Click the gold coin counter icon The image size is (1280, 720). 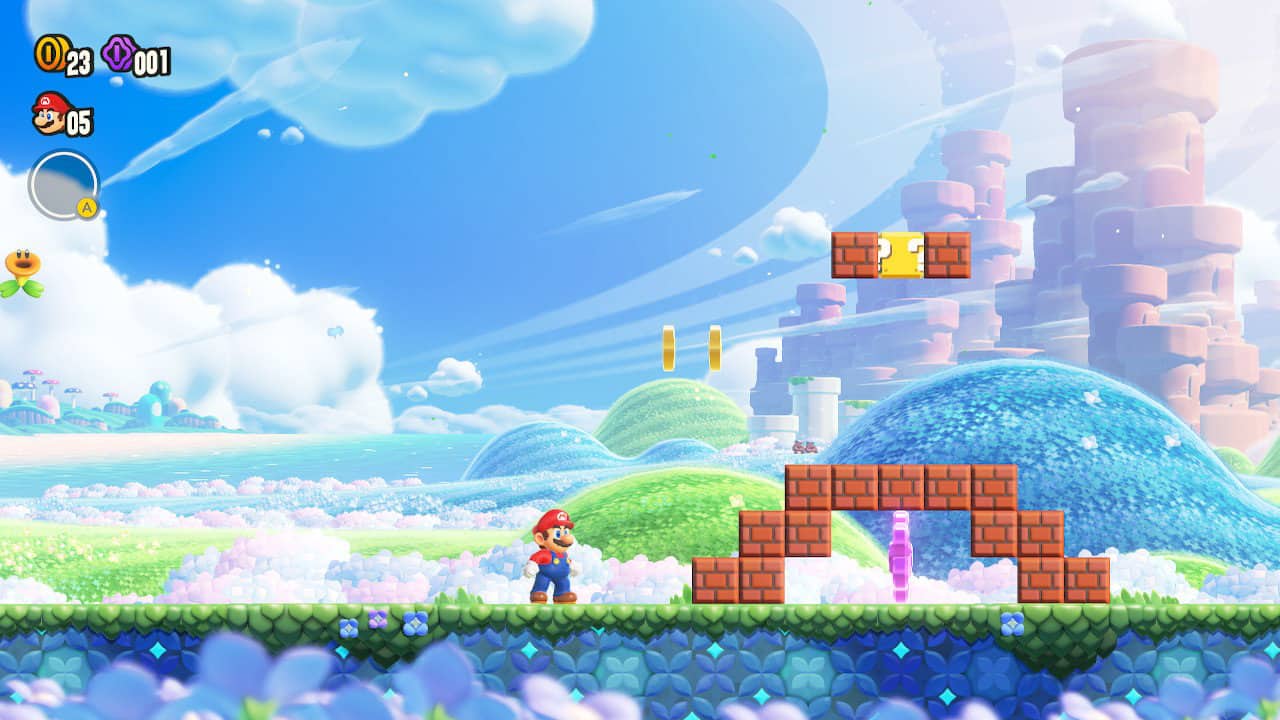[x=50, y=55]
